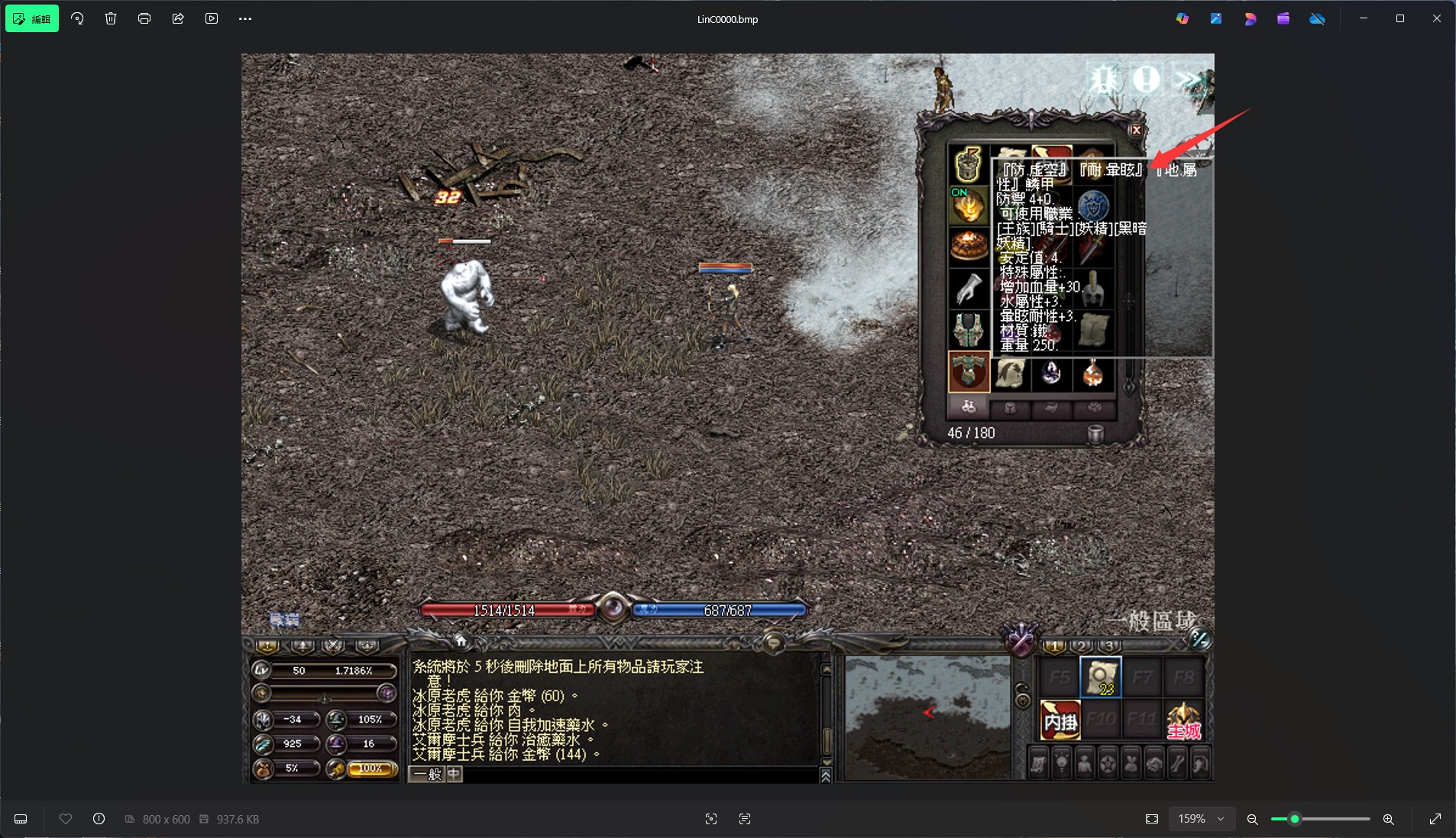1456x838 pixels.
Task: Switch to hotbar page 2
Action: [x=1081, y=646]
